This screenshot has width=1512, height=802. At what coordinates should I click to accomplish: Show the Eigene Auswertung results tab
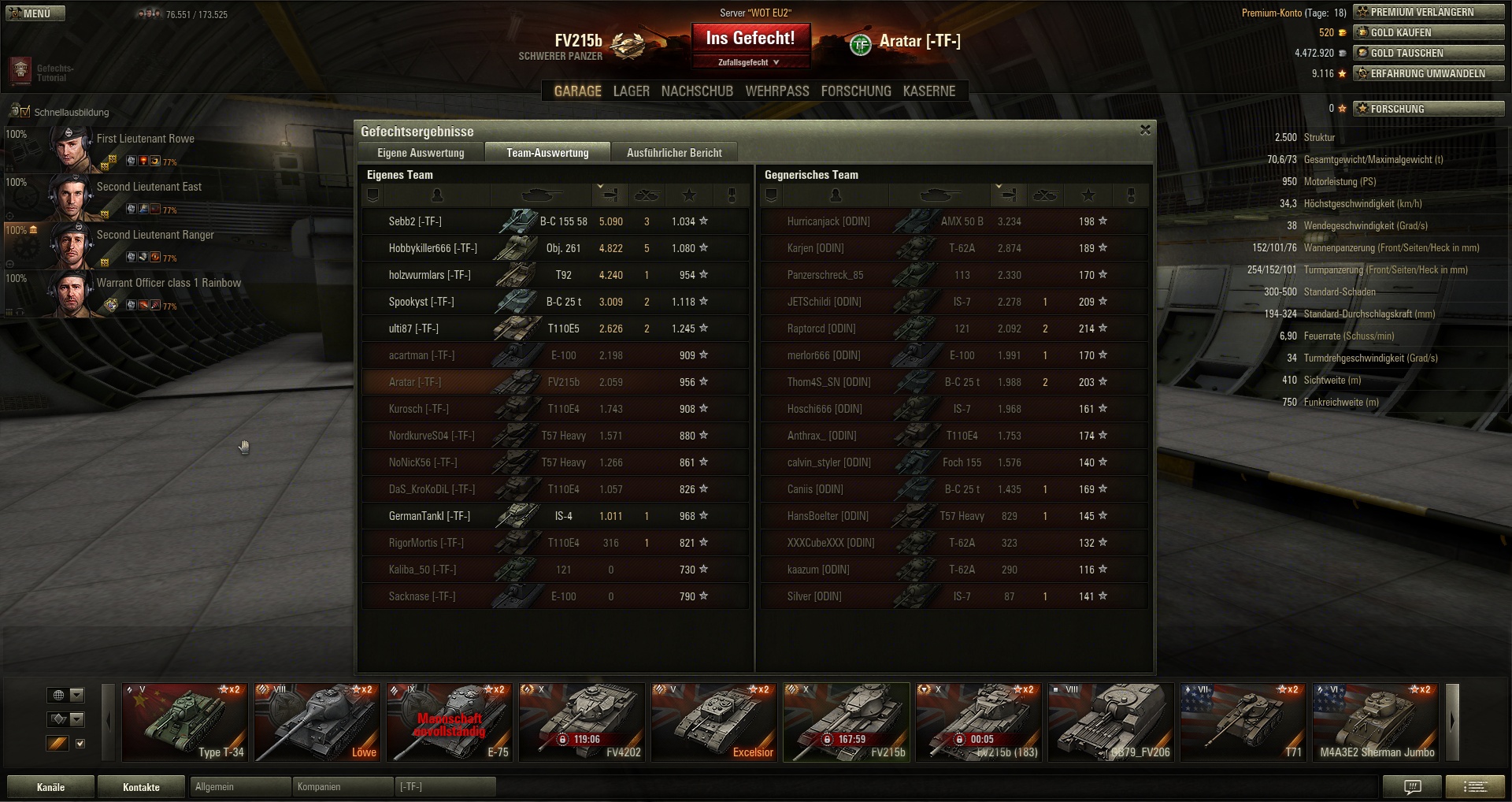(421, 153)
